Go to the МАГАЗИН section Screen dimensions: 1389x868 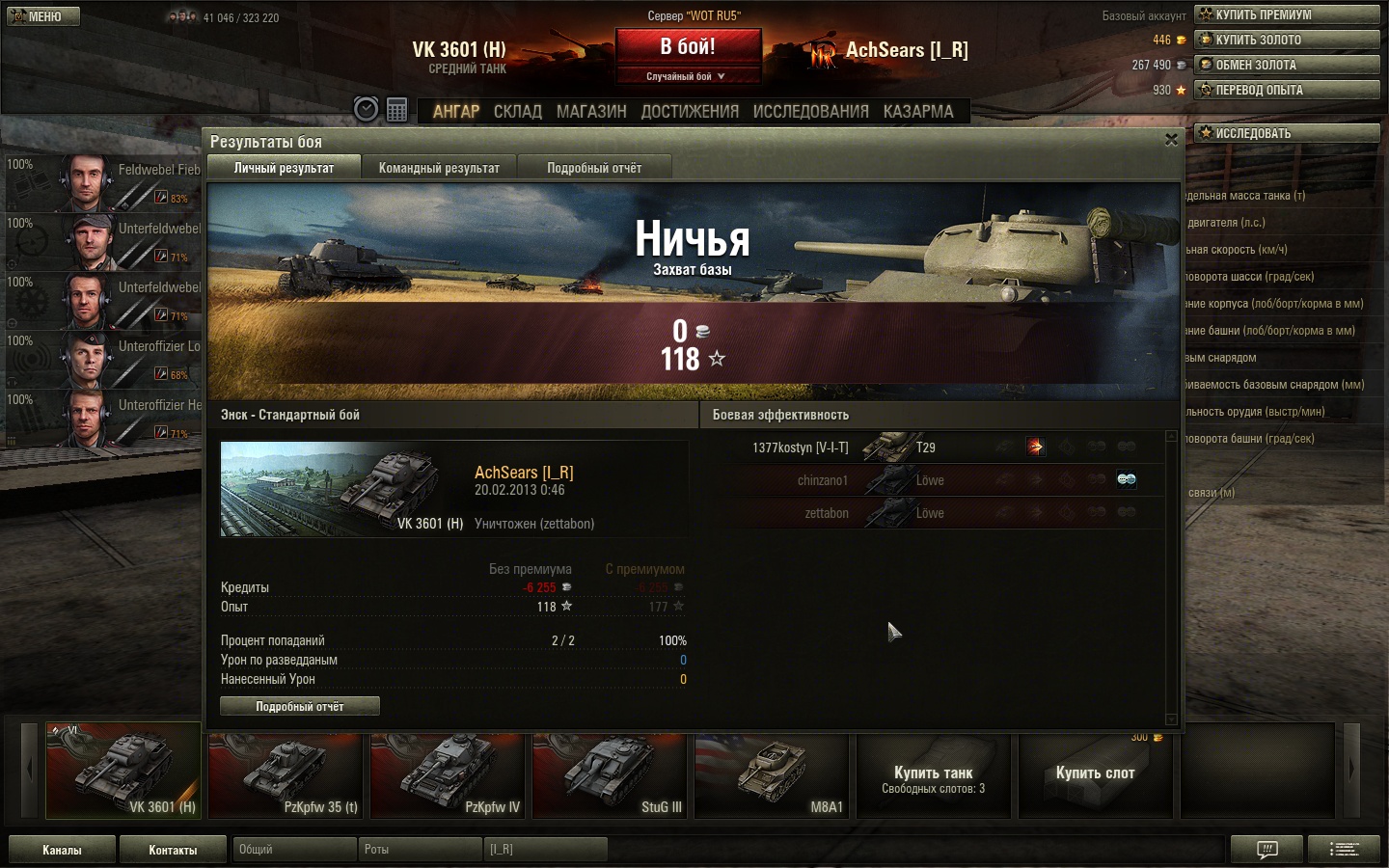pyautogui.click(x=591, y=112)
